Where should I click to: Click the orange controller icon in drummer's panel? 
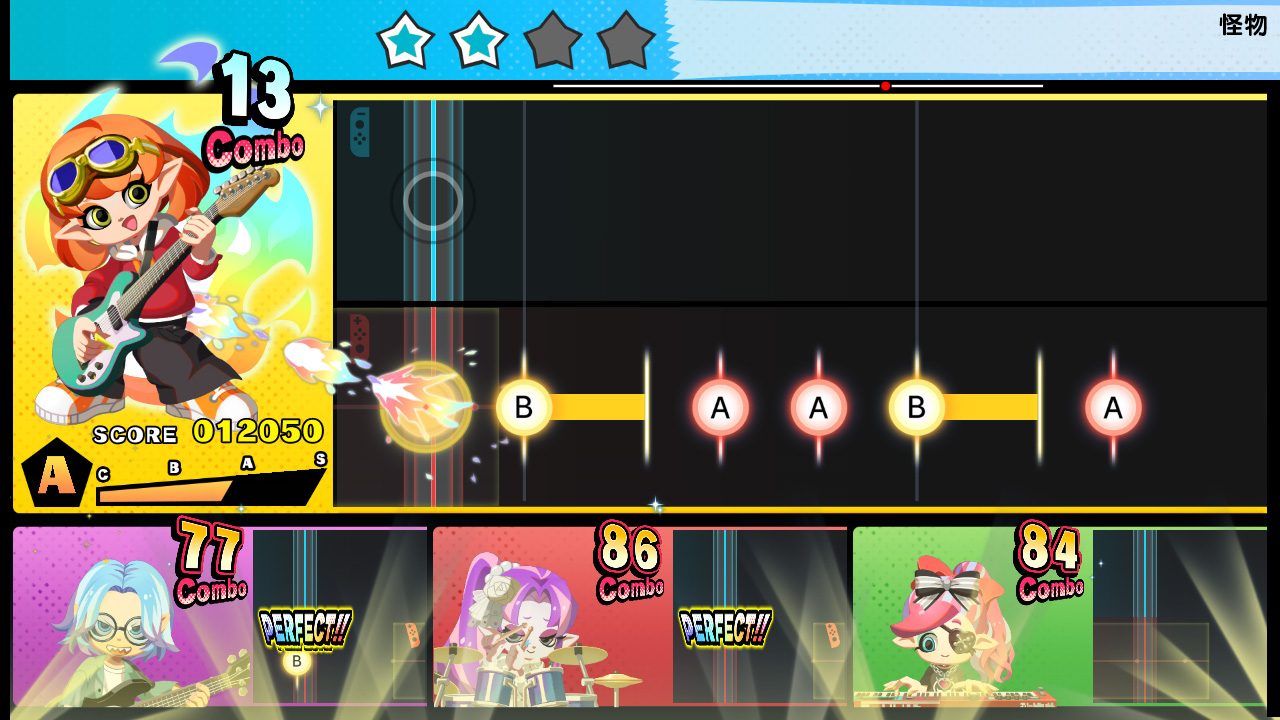click(x=832, y=634)
